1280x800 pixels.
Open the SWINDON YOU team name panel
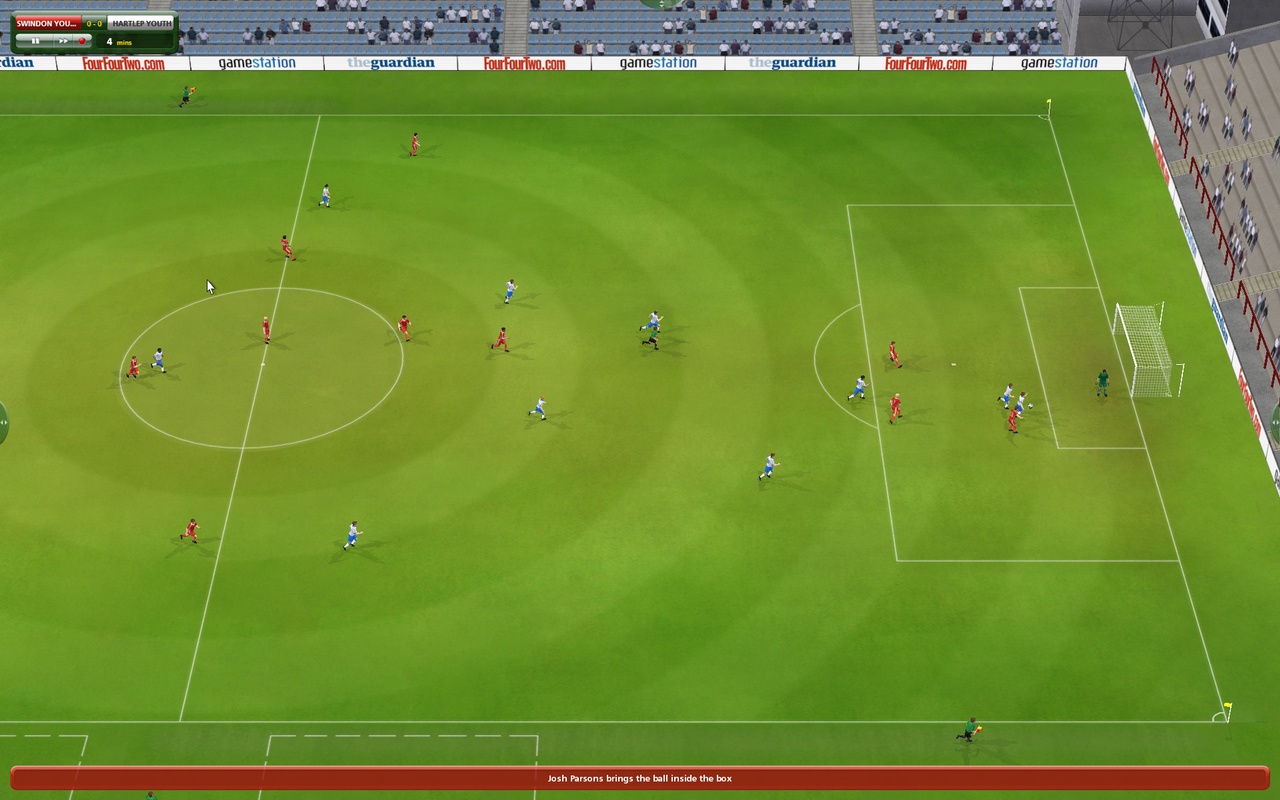pyautogui.click(x=47, y=21)
